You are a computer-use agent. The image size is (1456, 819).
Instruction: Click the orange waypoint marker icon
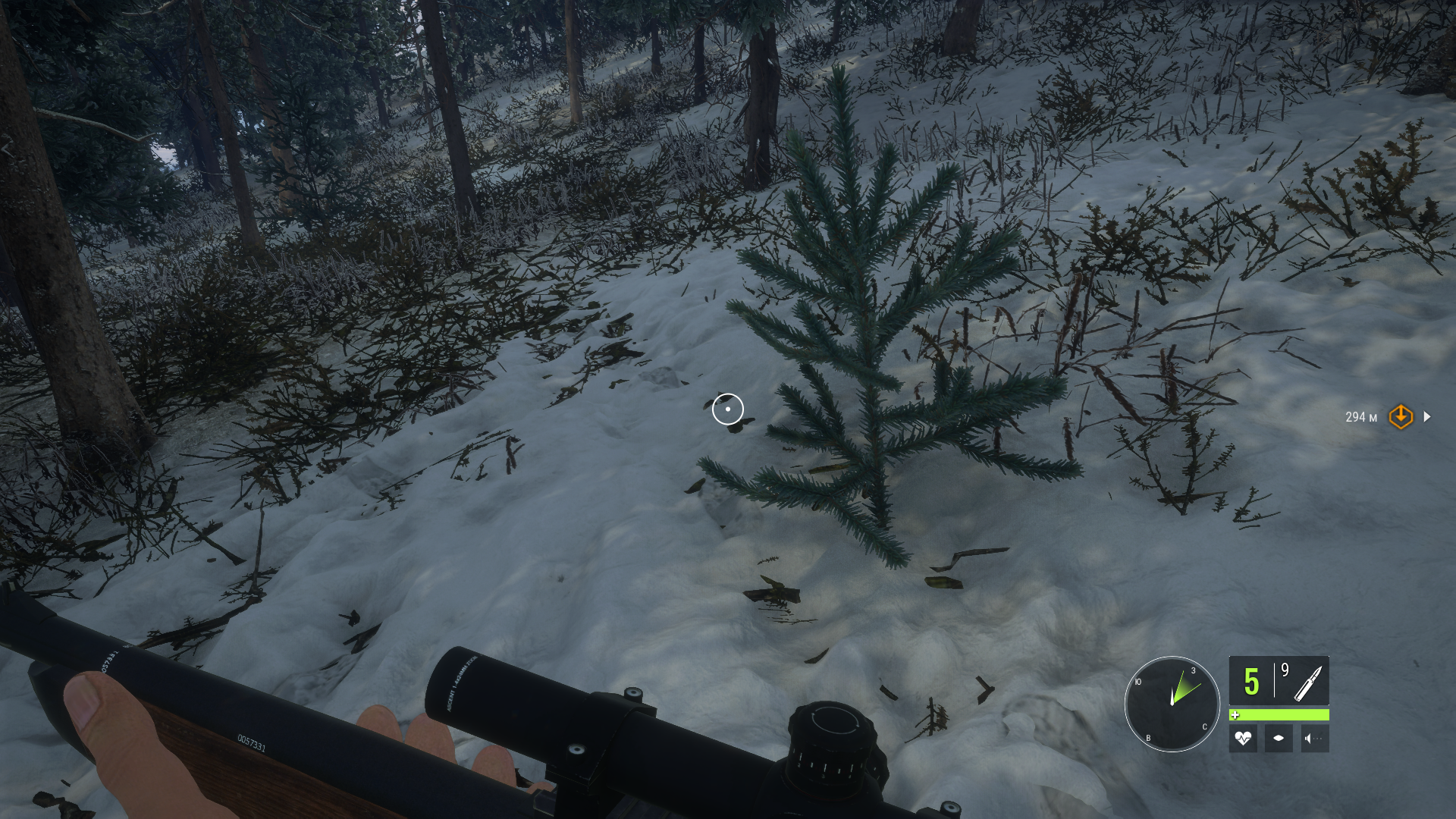click(1401, 416)
